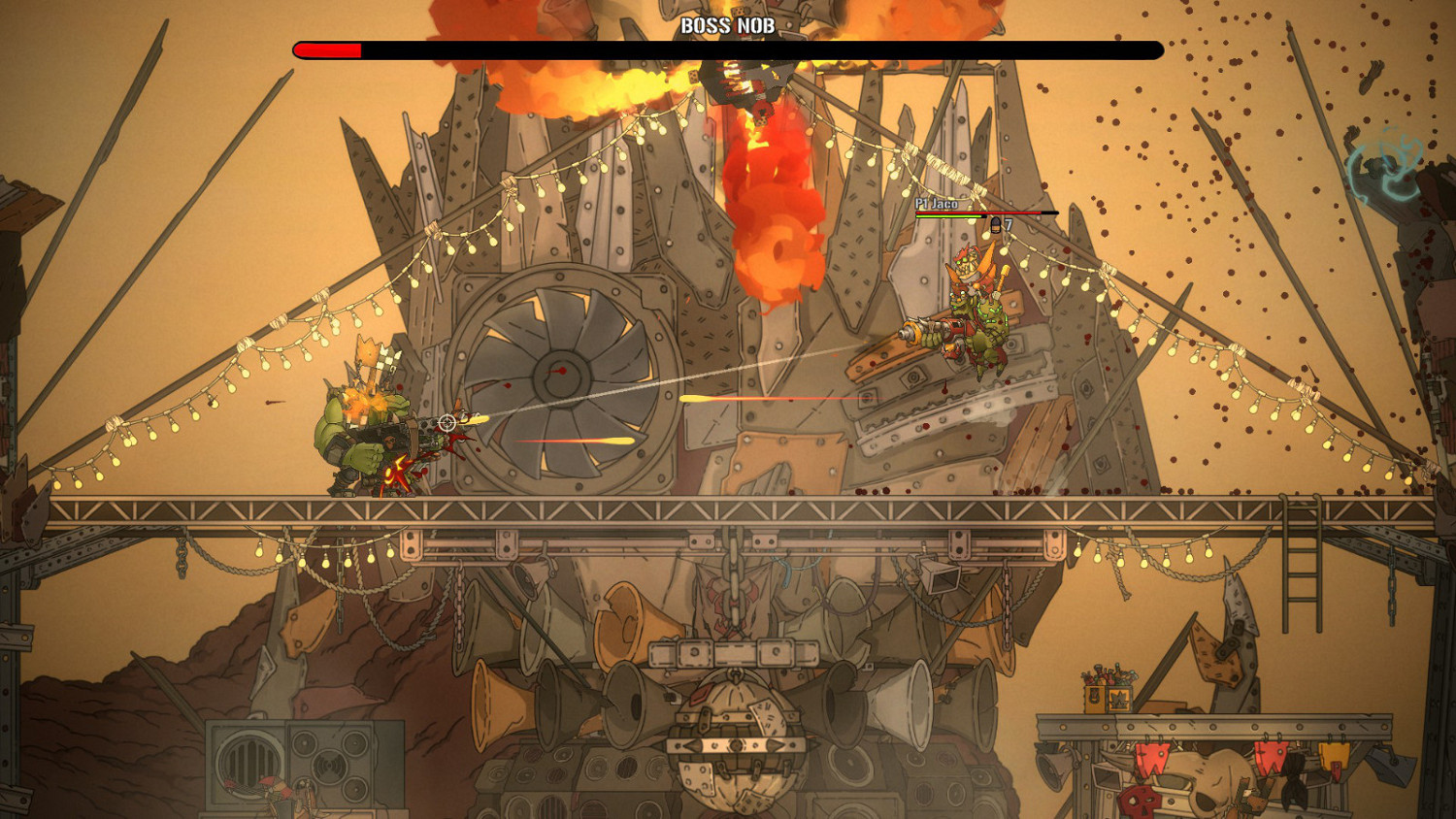Click the ammo bullet icon beside counter 7
The height and width of the screenshot is (819, 1456).
tap(996, 225)
